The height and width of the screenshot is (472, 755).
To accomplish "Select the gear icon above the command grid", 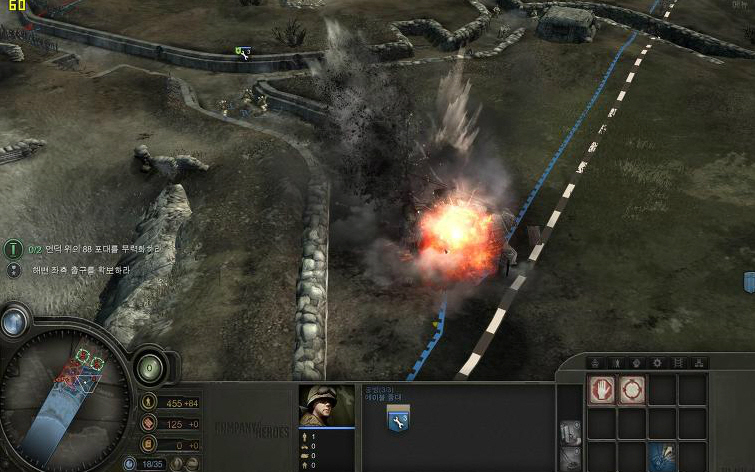I will (657, 362).
